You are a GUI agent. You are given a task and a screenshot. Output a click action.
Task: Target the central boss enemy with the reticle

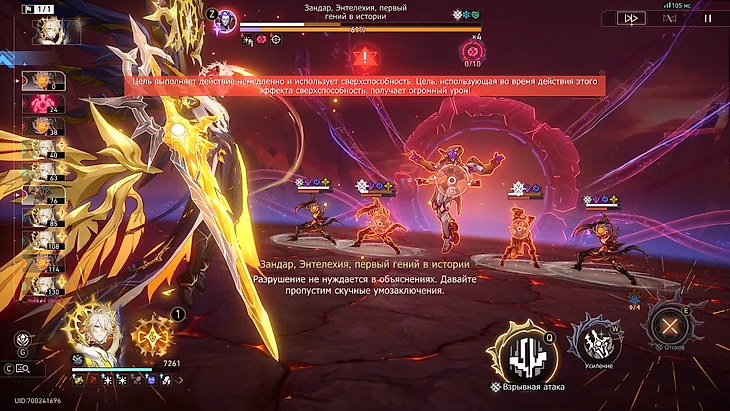(450, 182)
